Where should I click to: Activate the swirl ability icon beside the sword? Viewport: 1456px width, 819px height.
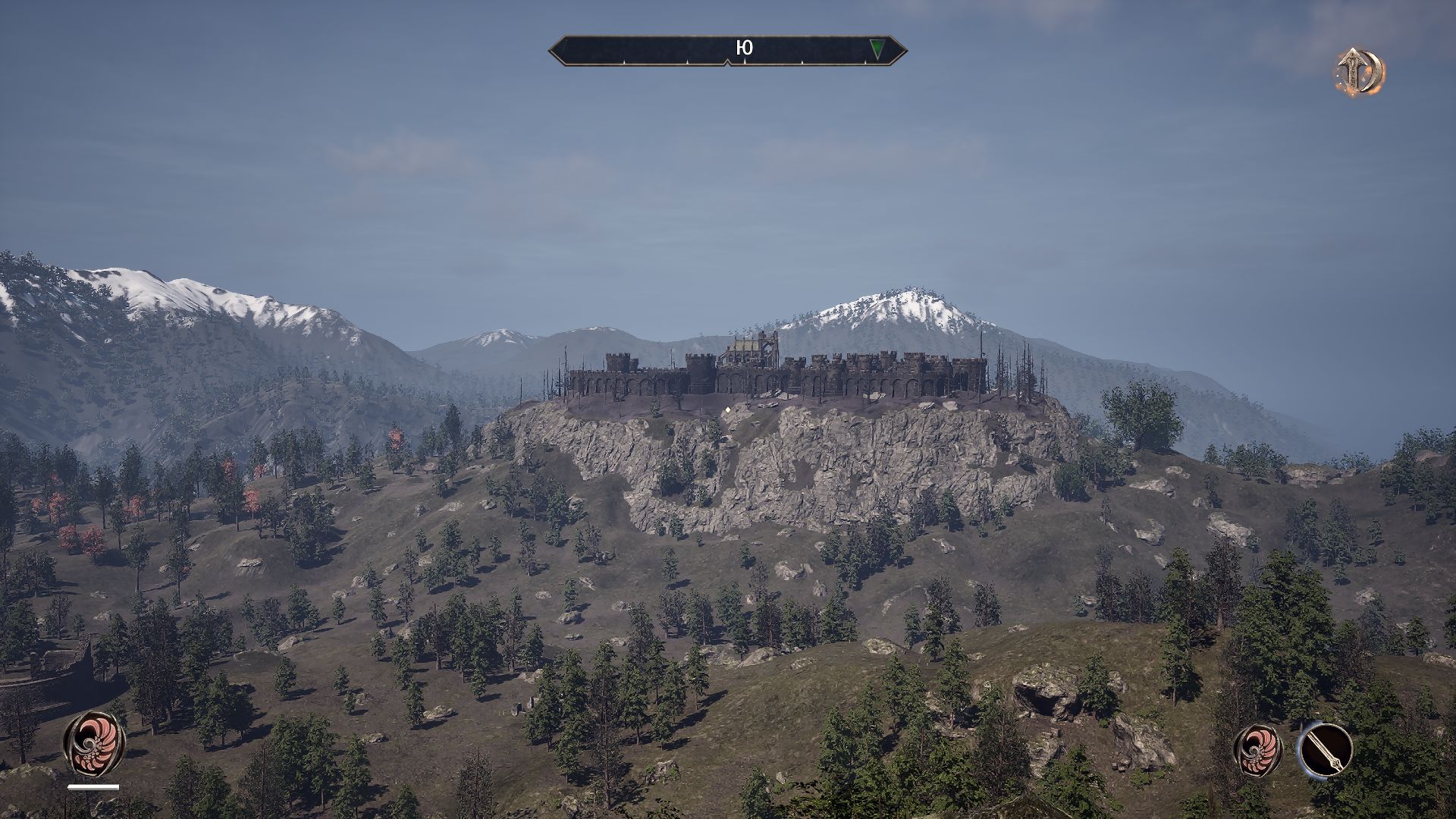pyautogui.click(x=1259, y=749)
